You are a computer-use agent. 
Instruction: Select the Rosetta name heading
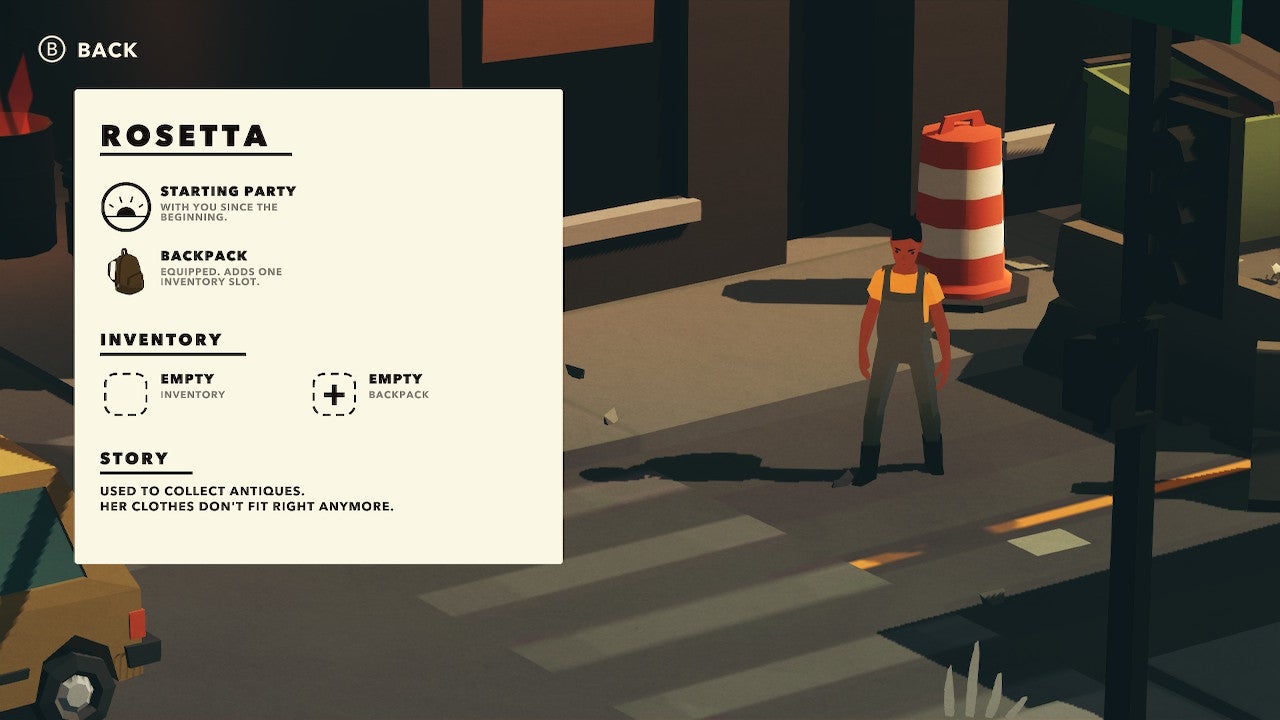click(185, 136)
